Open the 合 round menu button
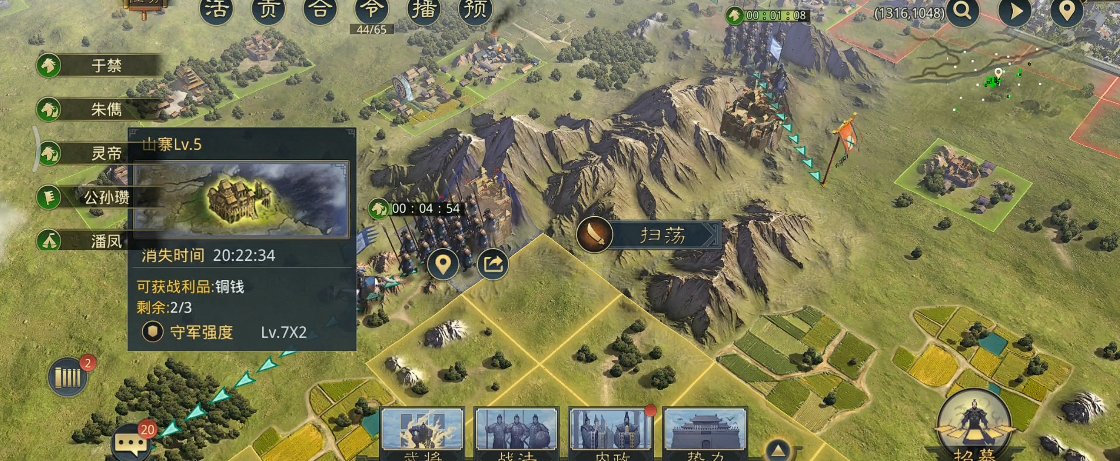Viewport: 1120px width, 461px height. click(320, 10)
